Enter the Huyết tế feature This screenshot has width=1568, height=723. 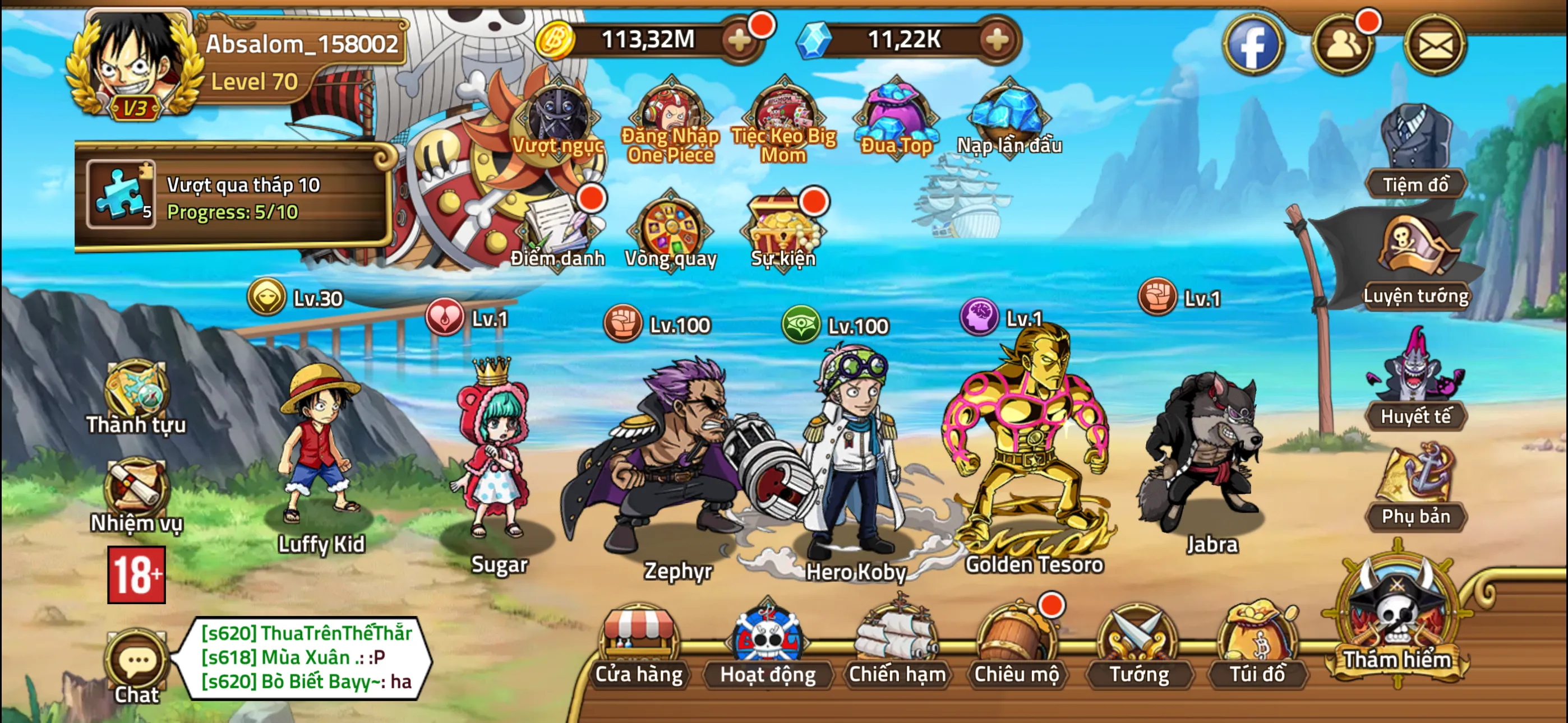pyautogui.click(x=1416, y=383)
